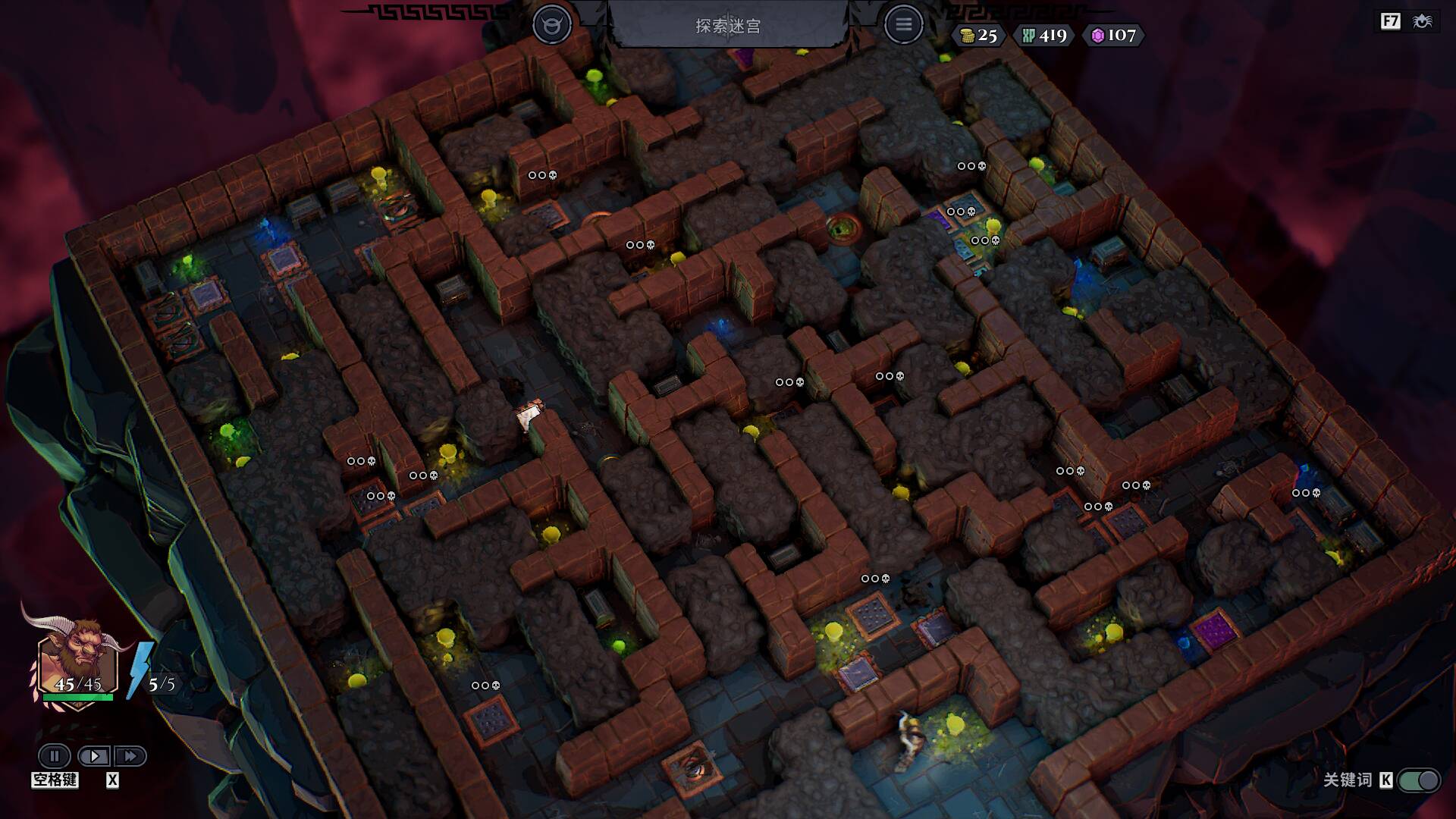This screenshot has height=819, width=1456.
Task: Set normal speed with the play button
Action: (x=94, y=756)
